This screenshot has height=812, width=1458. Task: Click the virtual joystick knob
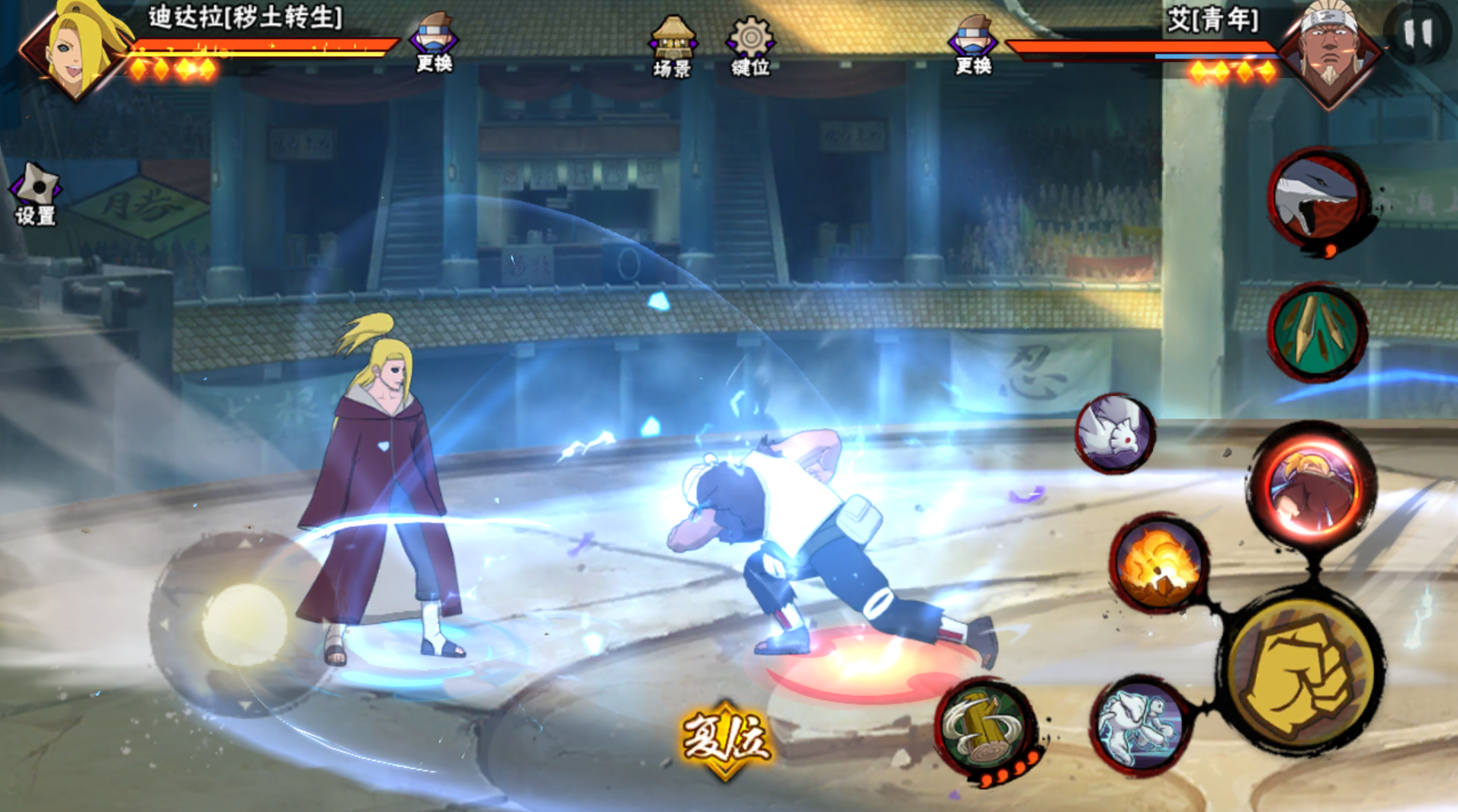pos(244,624)
